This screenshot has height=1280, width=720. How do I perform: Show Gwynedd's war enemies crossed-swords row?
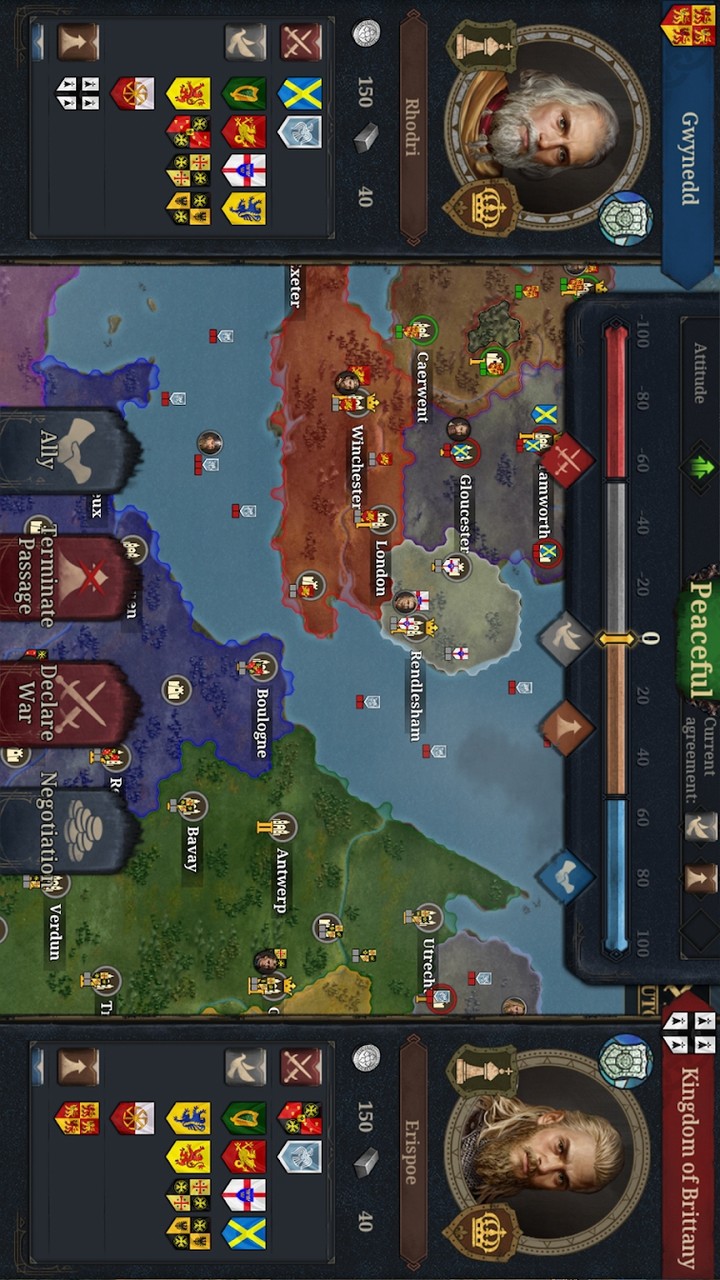pos(300,42)
